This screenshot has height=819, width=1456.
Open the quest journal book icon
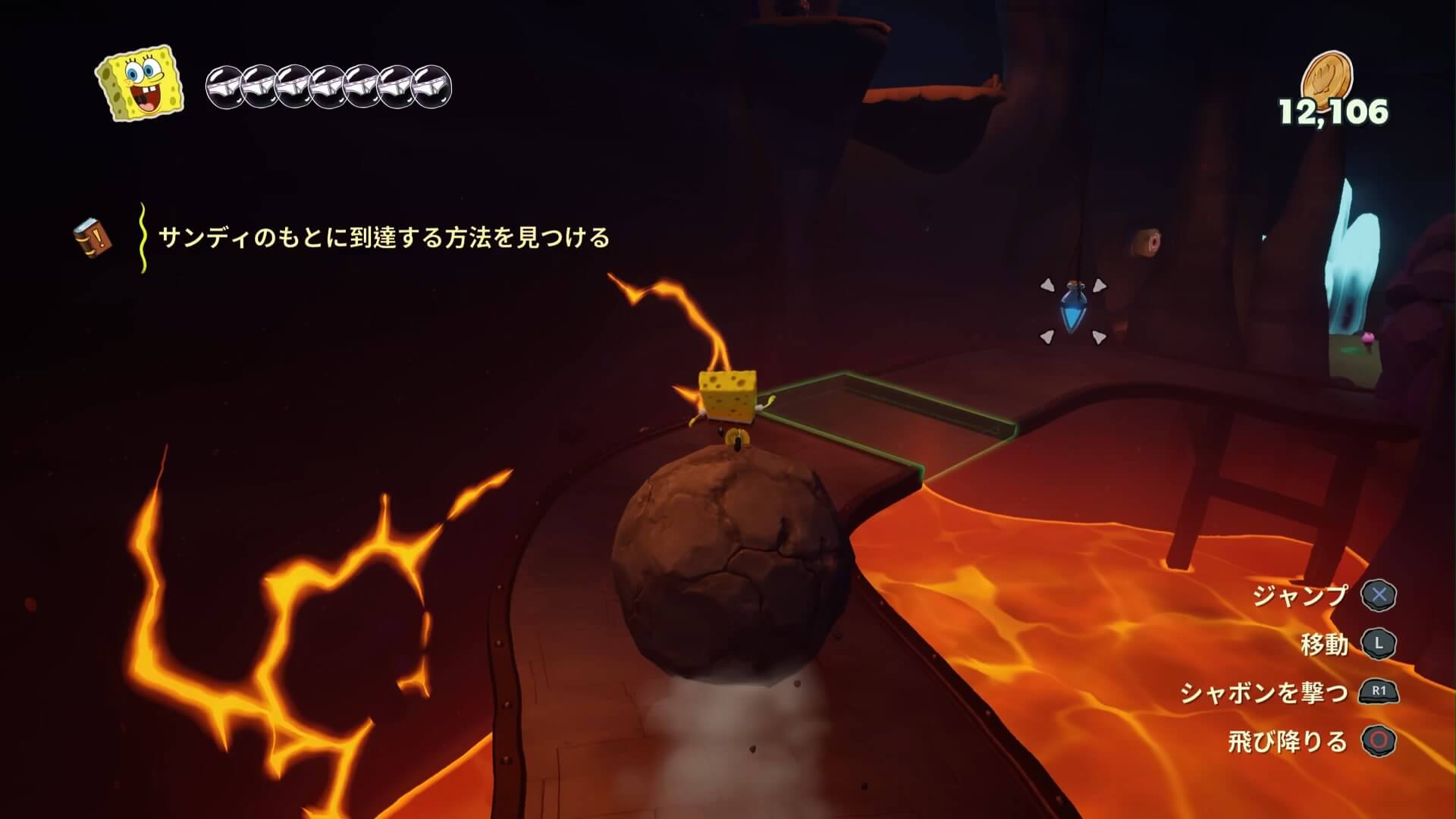93,238
